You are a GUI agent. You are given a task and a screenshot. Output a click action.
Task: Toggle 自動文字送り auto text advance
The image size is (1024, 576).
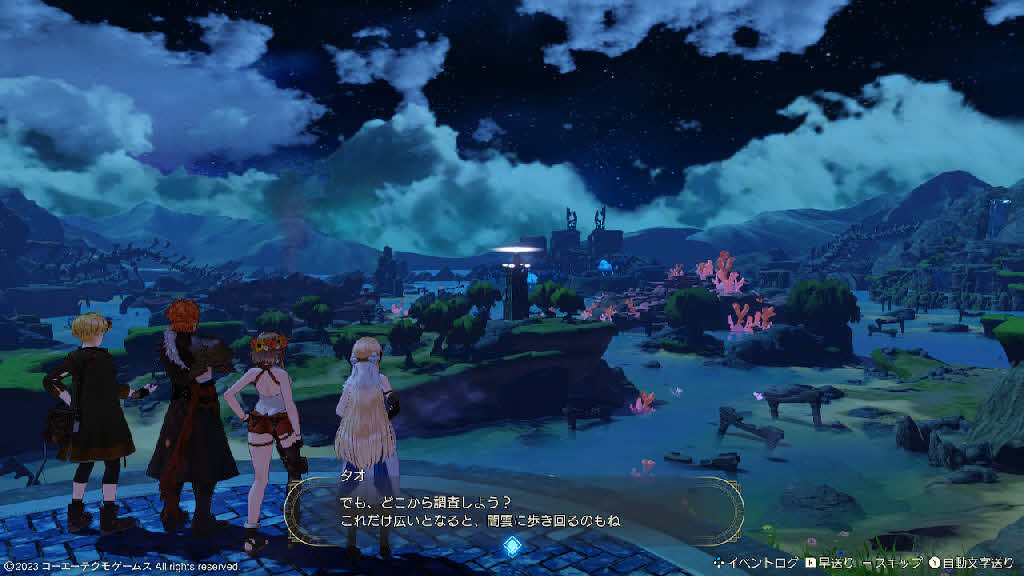(x=975, y=563)
